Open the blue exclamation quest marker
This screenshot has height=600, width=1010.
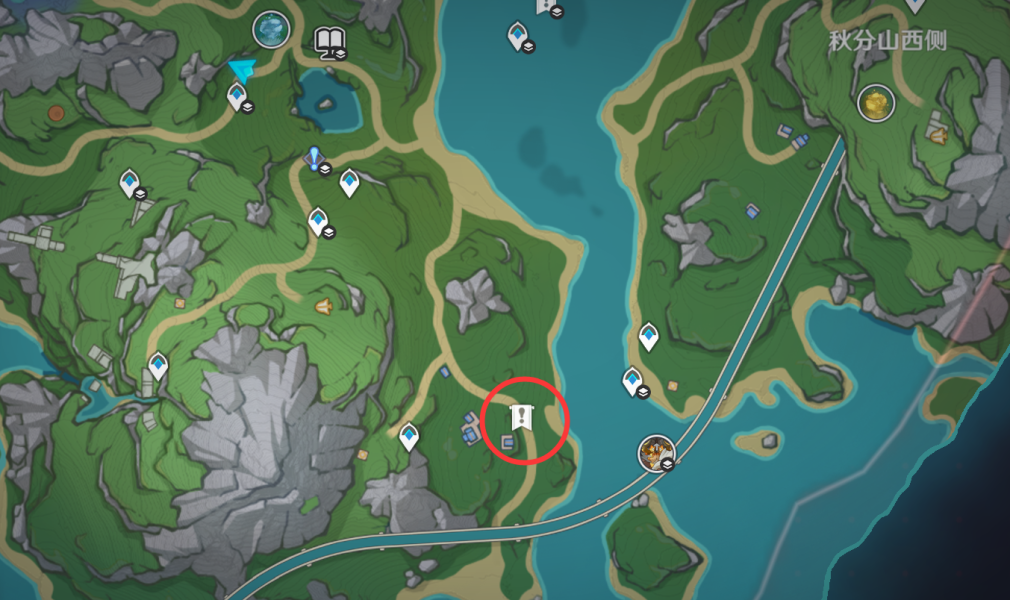coord(315,158)
